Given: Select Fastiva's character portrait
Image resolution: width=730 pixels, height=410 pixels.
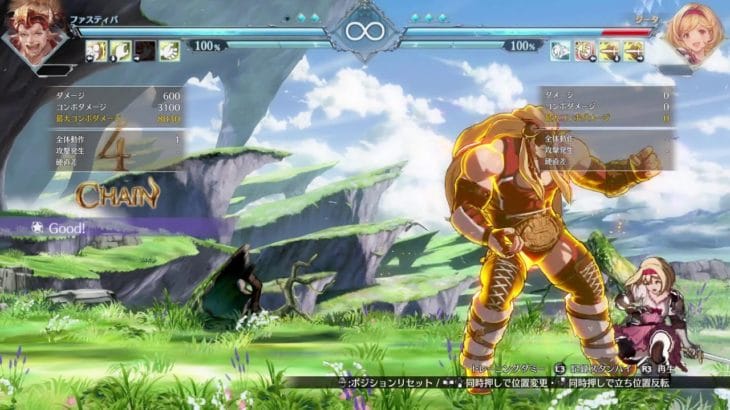Looking at the screenshot, I should 35,32.
